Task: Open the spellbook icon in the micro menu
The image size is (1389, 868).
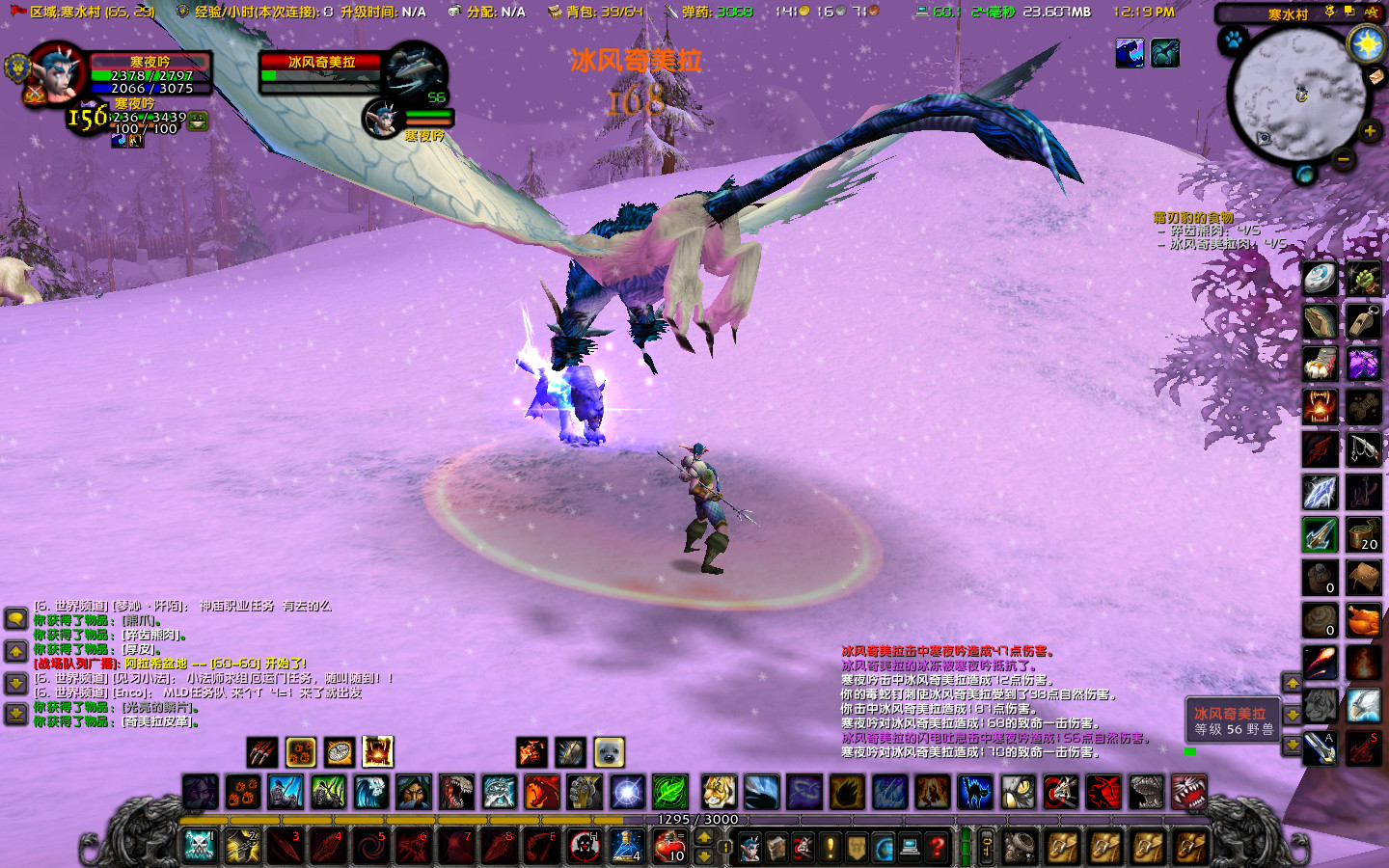Action: click(x=778, y=847)
